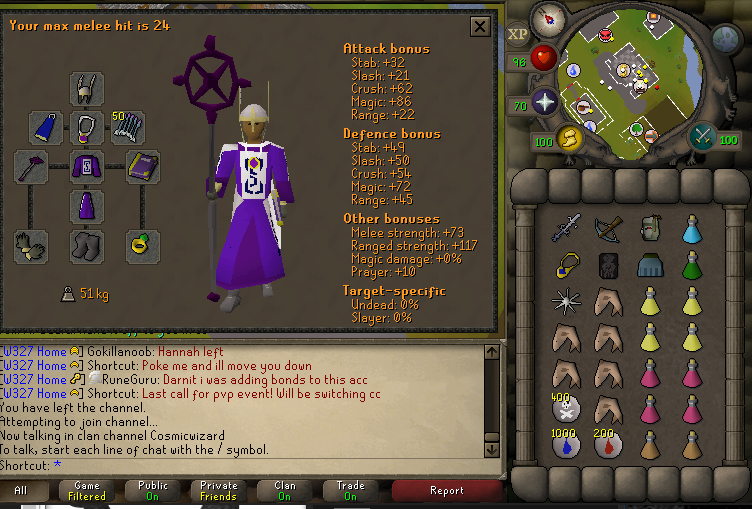Activate quick prayers via the prayer orb

click(x=544, y=102)
